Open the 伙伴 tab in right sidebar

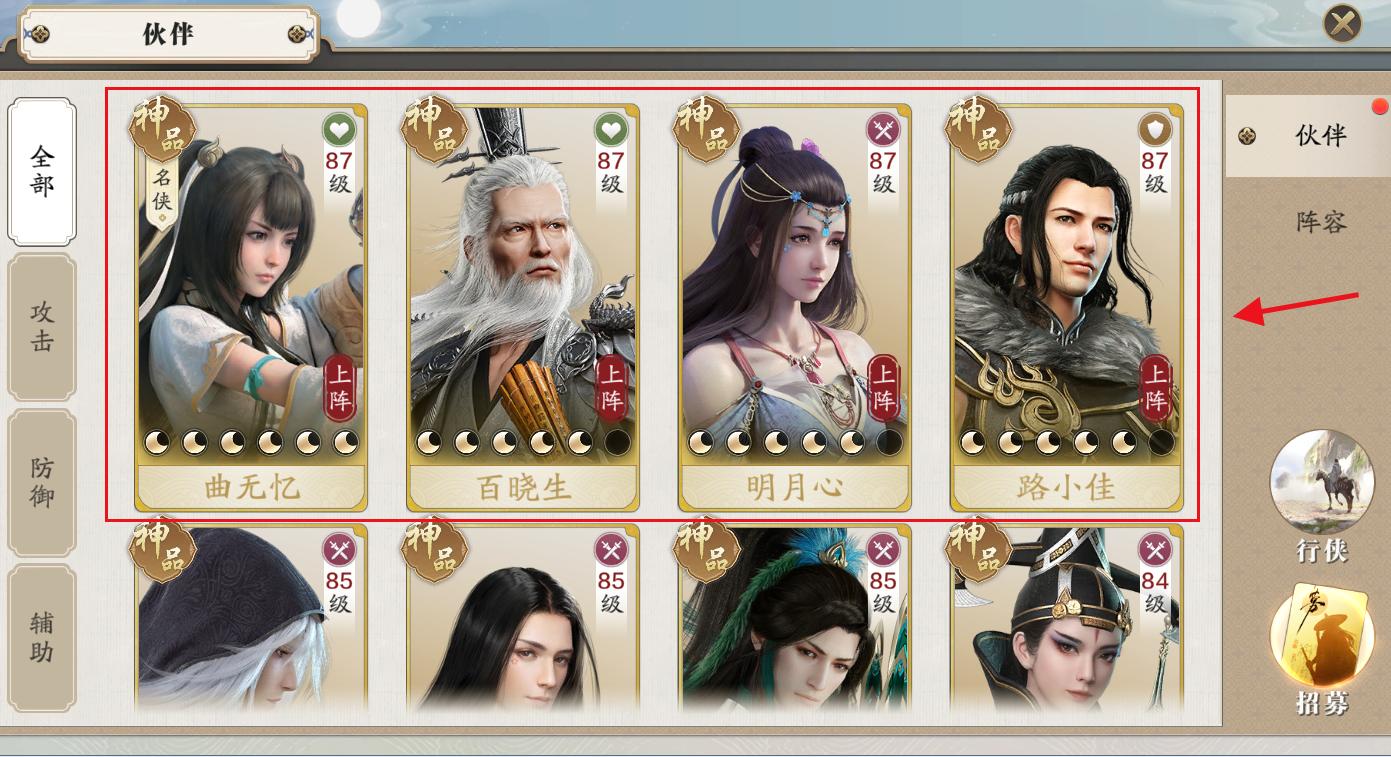(x=1308, y=136)
